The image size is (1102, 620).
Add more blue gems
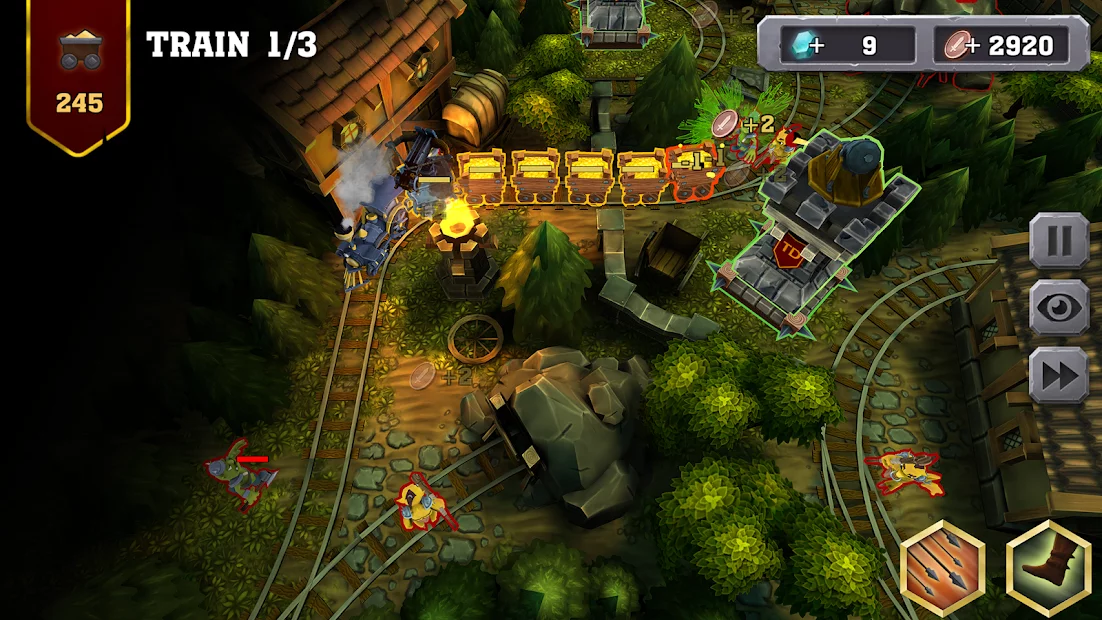[x=816, y=46]
